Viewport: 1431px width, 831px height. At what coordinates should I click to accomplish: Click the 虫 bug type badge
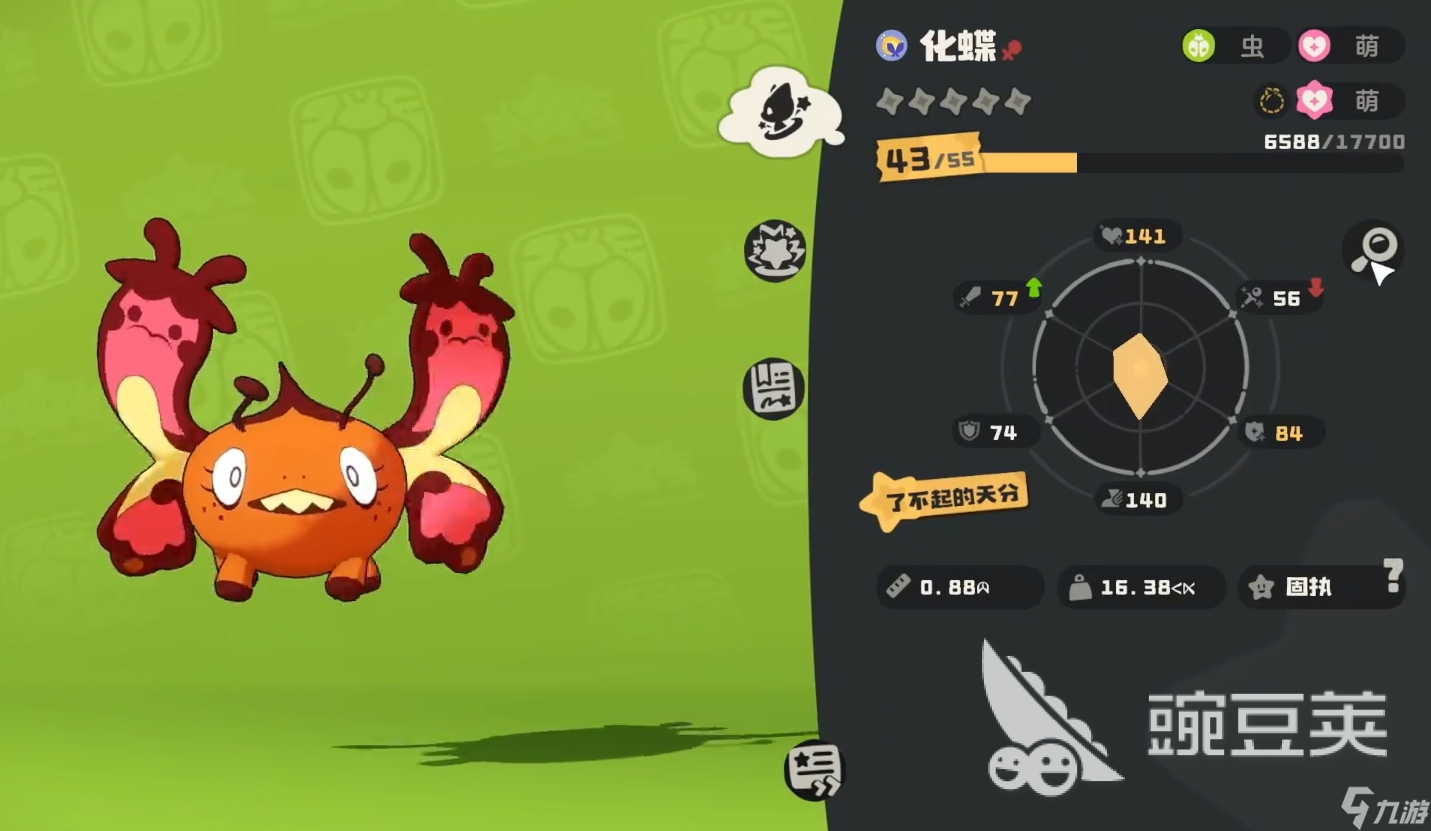coord(1234,46)
